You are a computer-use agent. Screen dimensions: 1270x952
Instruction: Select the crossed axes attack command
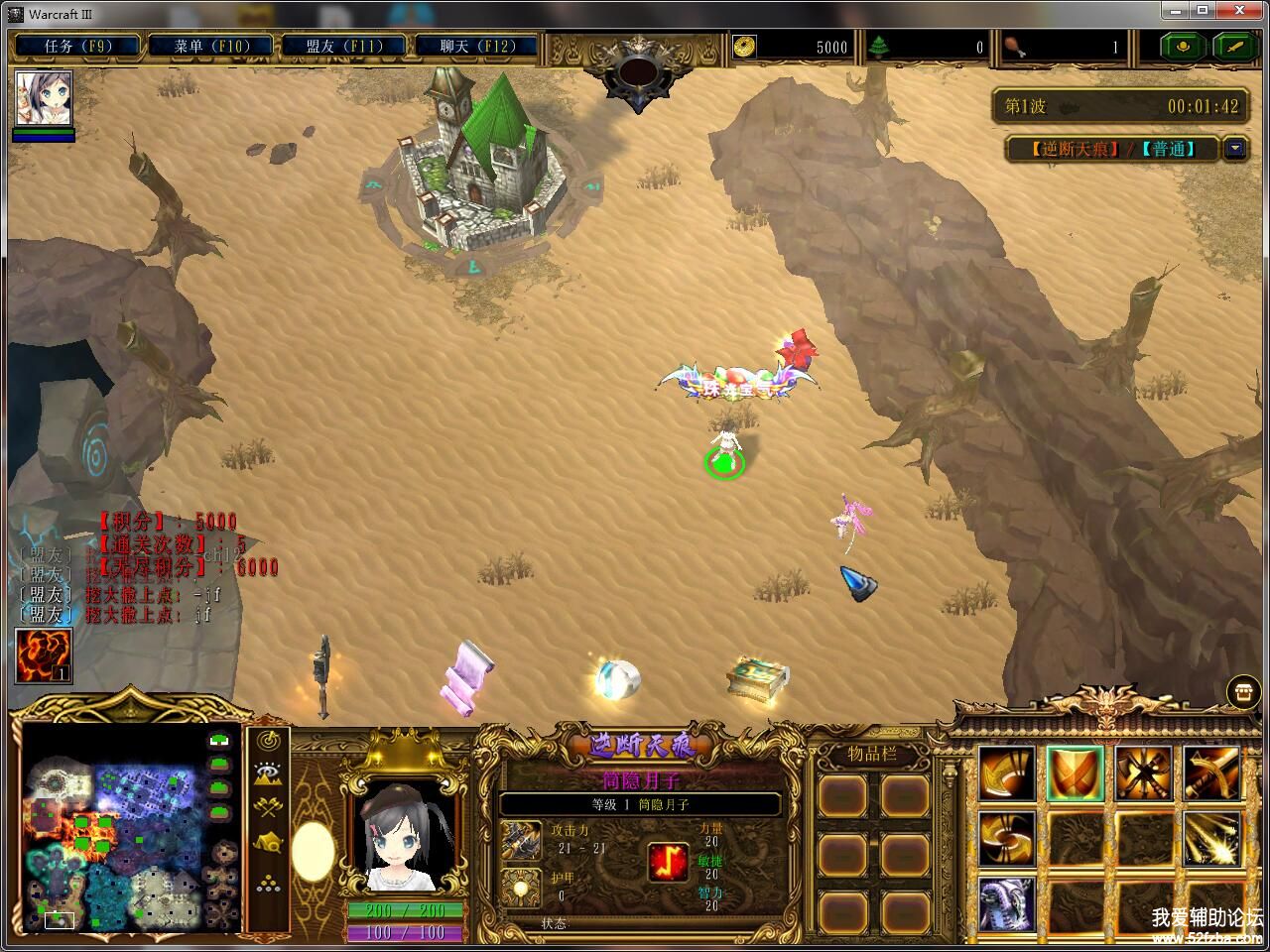1143,773
